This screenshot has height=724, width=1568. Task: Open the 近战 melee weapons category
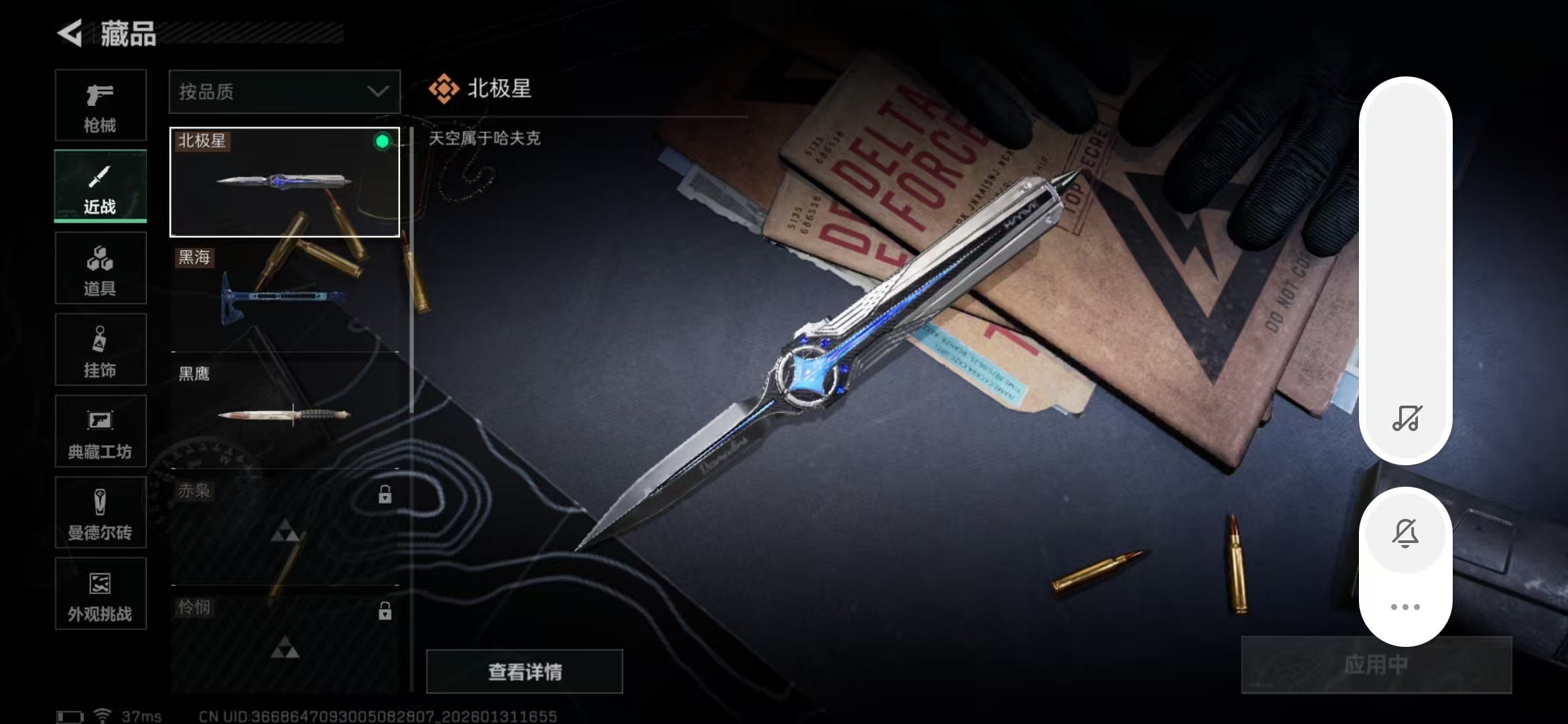(x=101, y=186)
